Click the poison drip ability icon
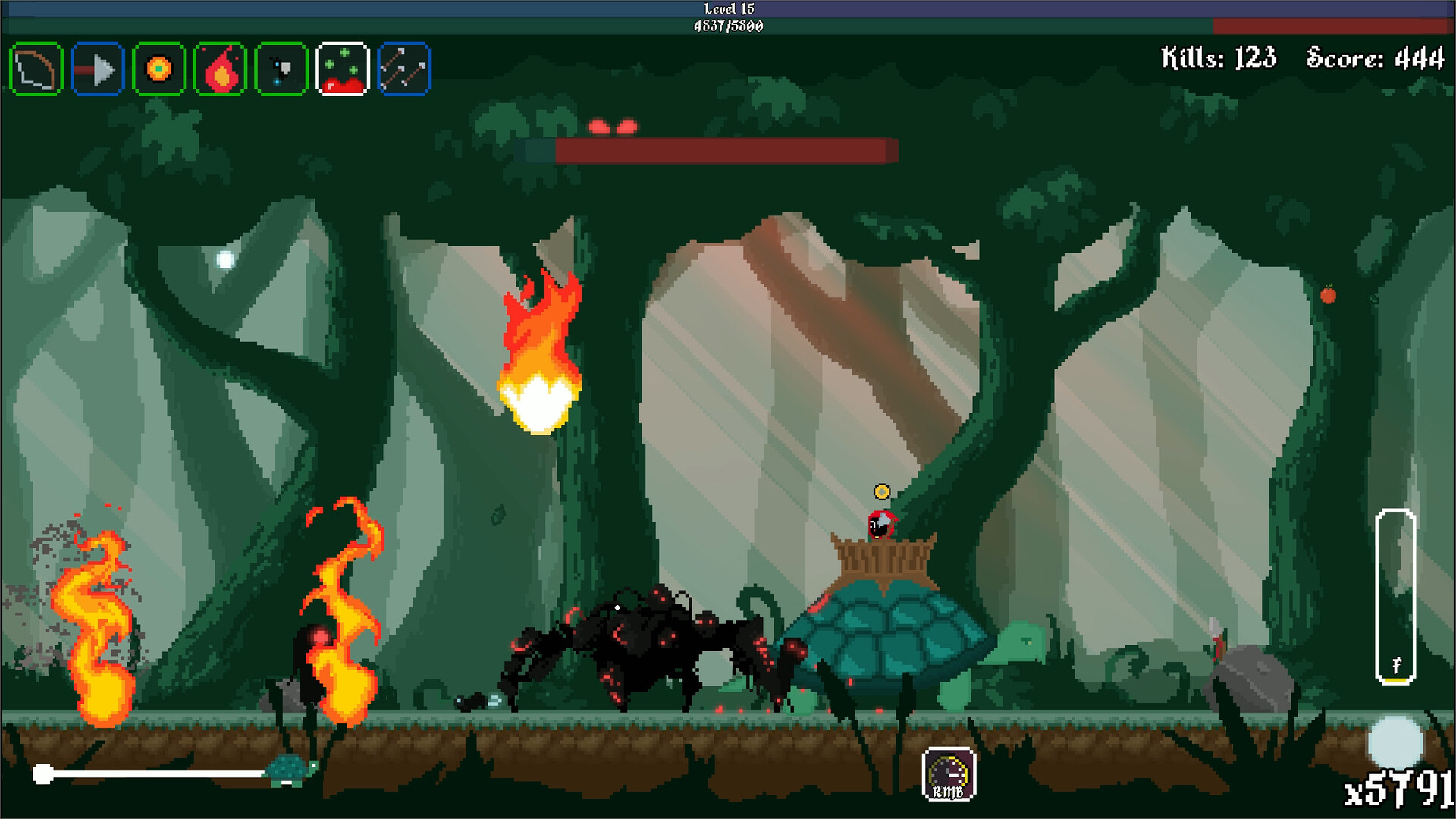 click(281, 70)
